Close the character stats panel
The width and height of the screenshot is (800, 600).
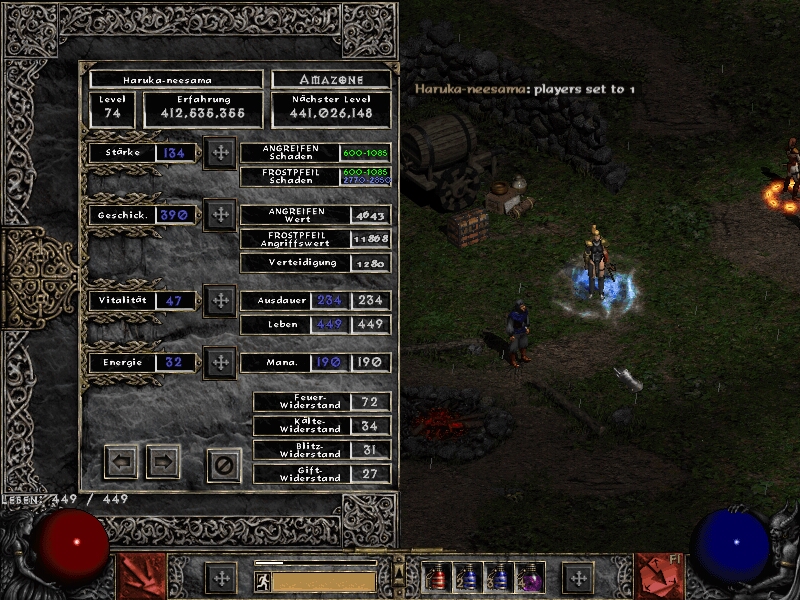[x=224, y=465]
